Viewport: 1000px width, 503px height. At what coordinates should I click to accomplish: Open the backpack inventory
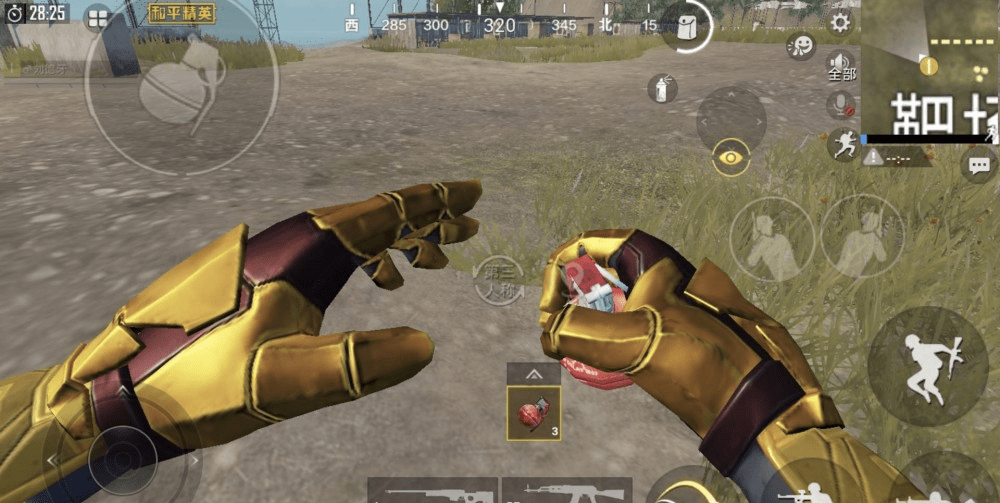[x=688, y=26]
